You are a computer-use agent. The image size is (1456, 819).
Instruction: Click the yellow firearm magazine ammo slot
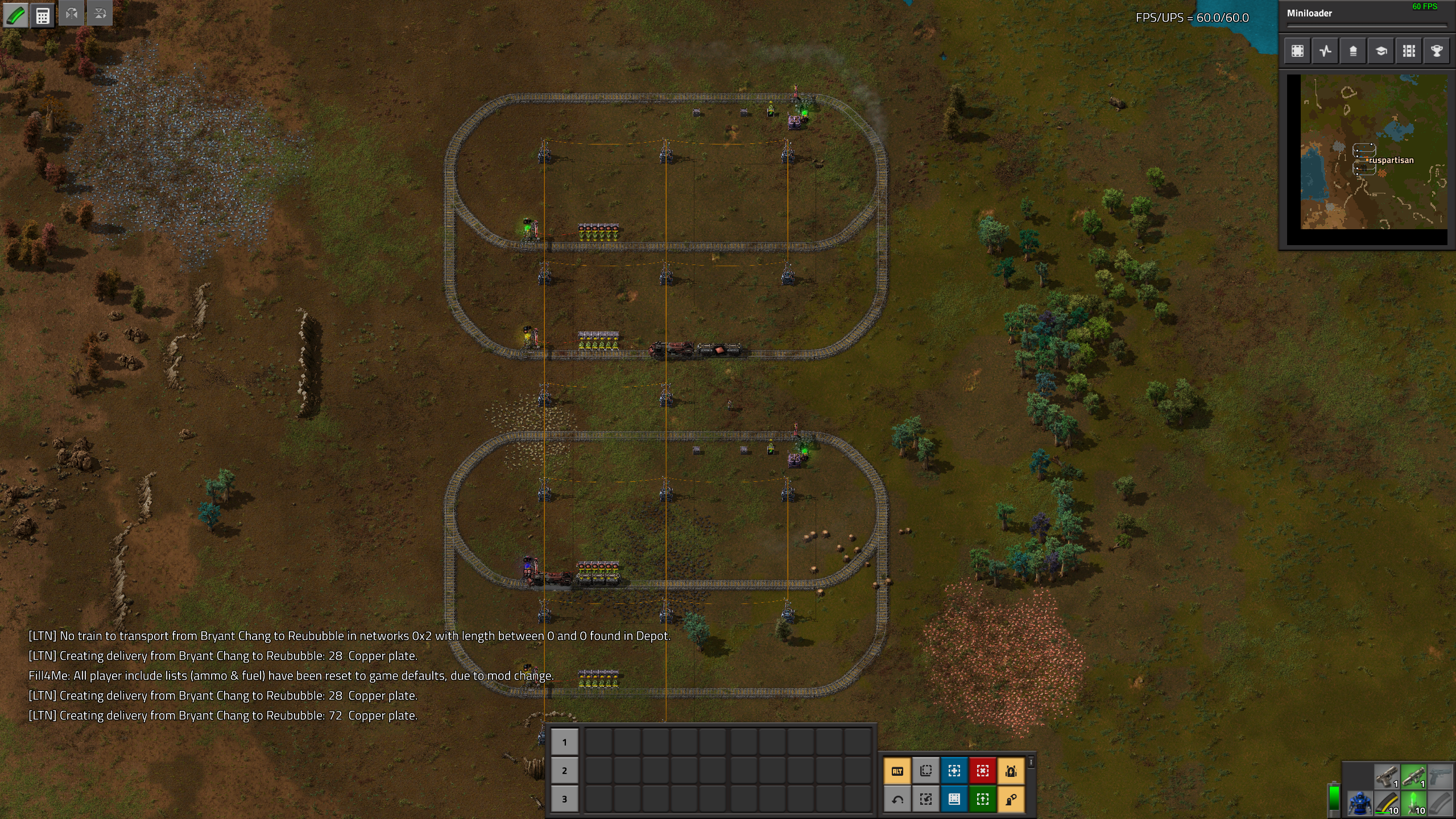tap(1387, 804)
